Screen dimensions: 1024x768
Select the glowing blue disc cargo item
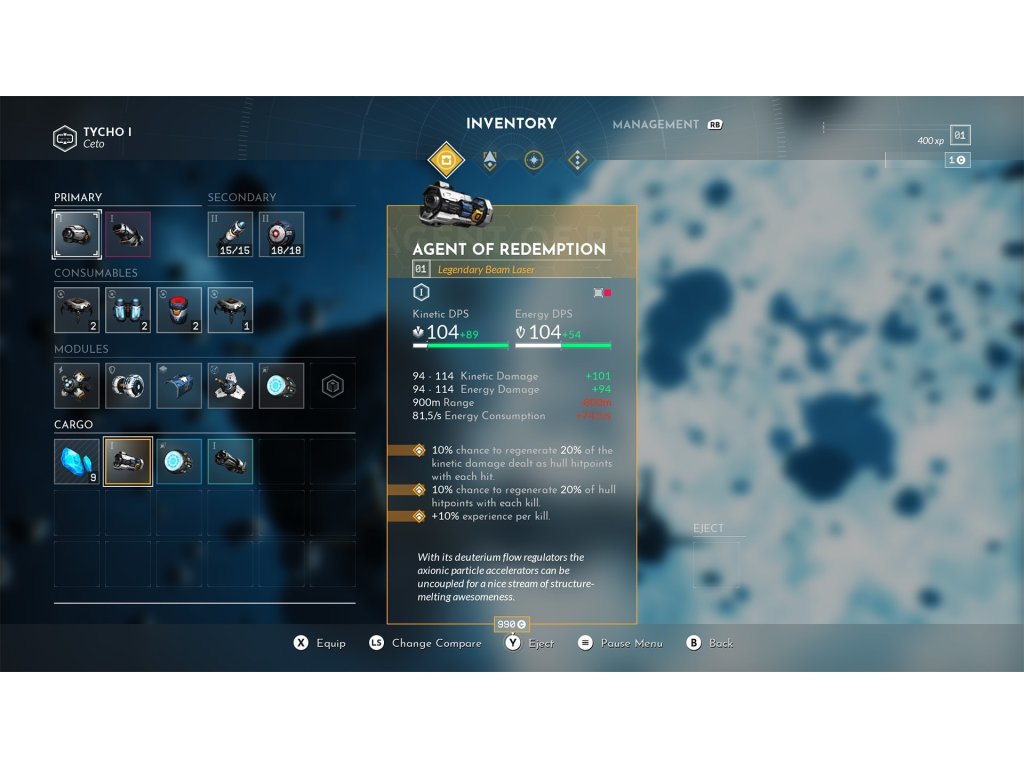(x=179, y=461)
